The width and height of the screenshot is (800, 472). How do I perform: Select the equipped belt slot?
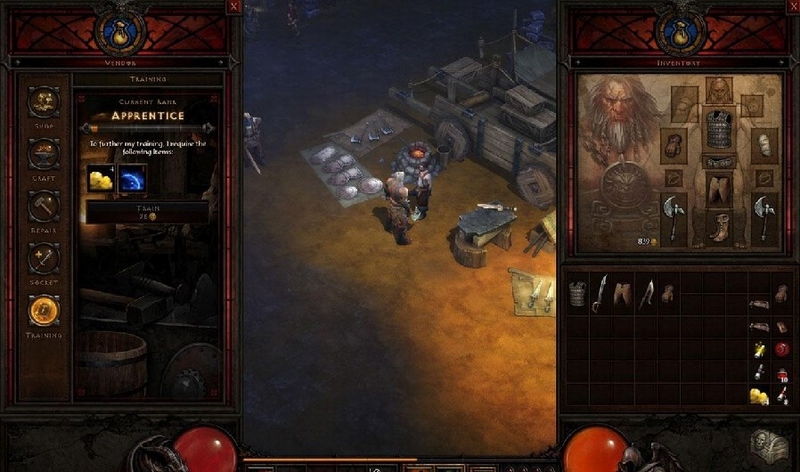pos(720,162)
